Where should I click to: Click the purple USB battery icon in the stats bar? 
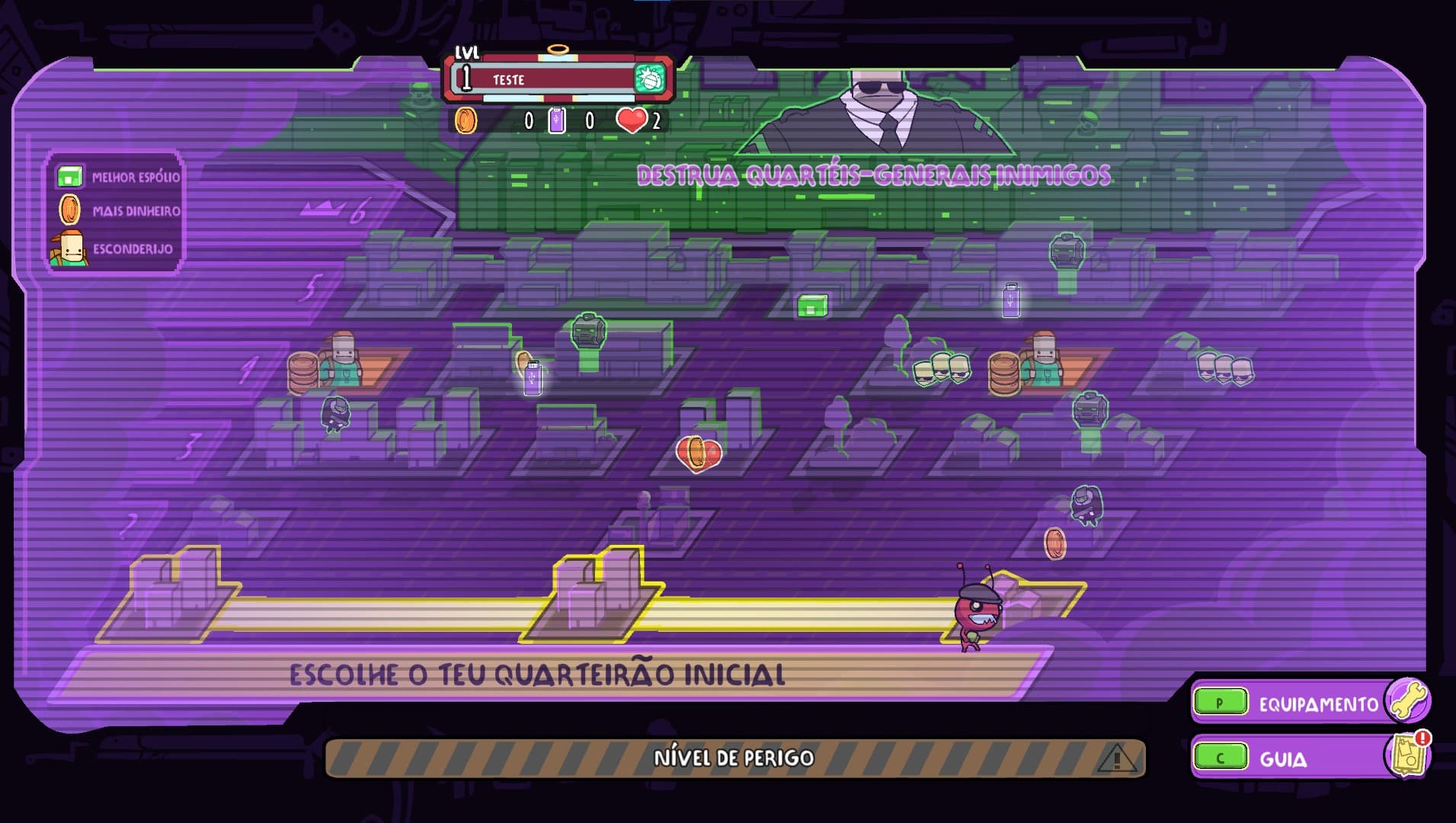point(555,120)
